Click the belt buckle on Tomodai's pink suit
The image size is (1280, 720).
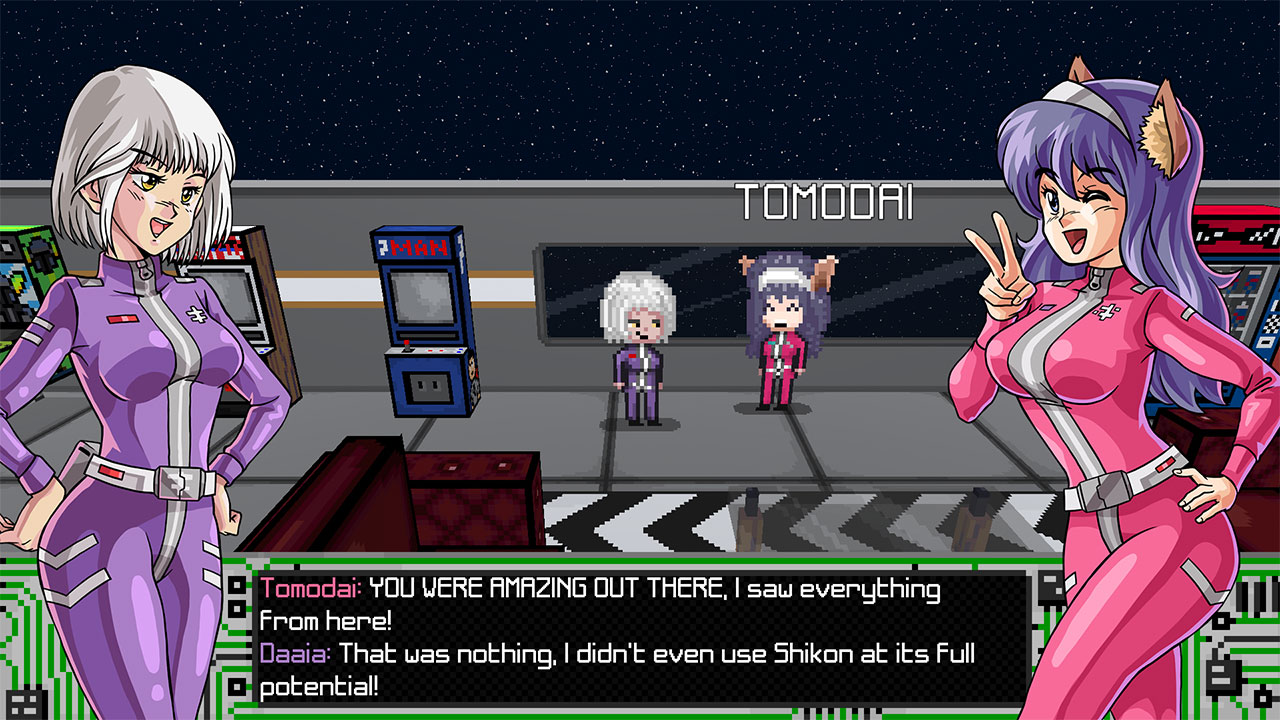(1100, 493)
